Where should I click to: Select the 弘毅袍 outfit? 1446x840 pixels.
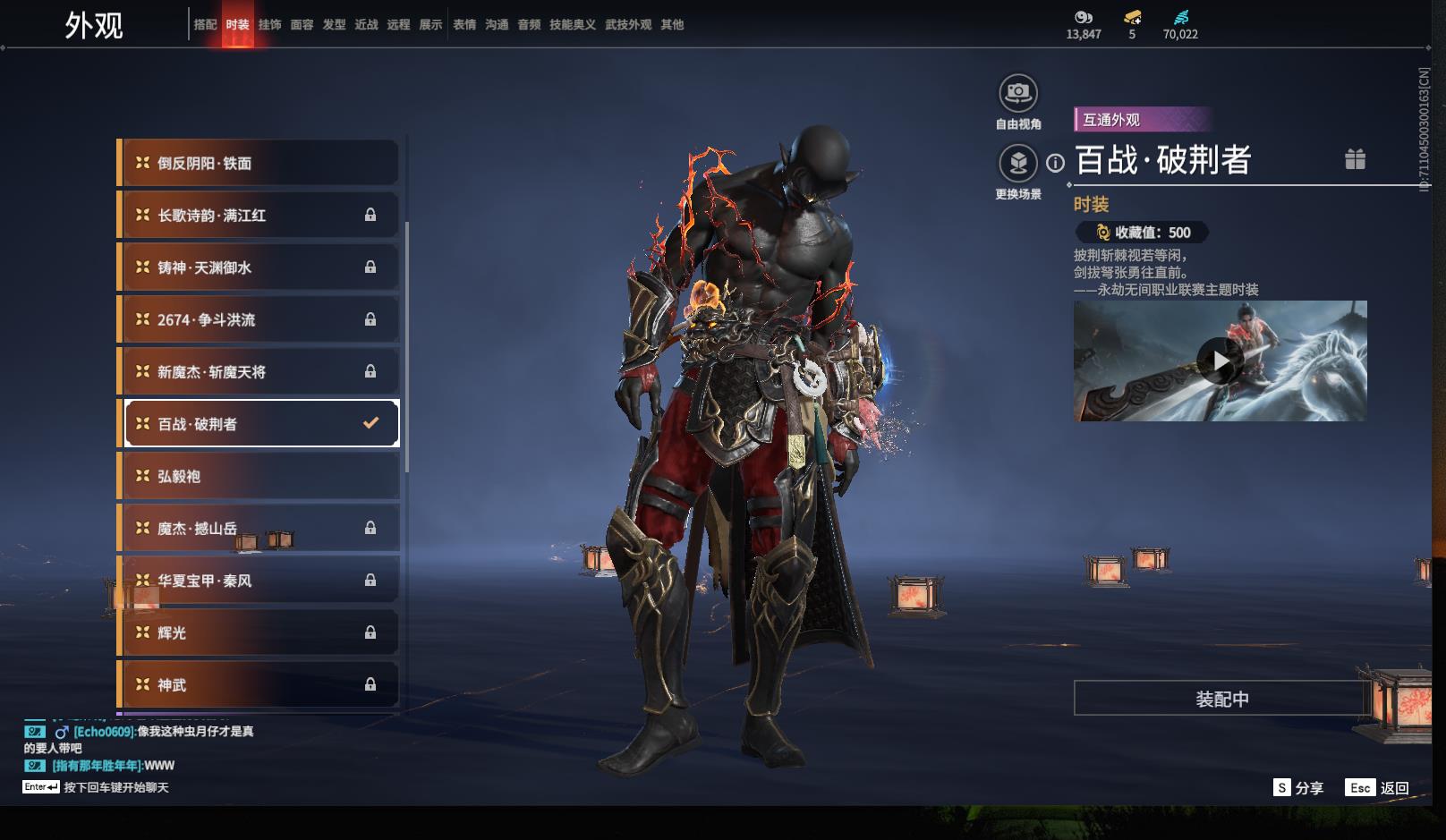tap(259, 476)
